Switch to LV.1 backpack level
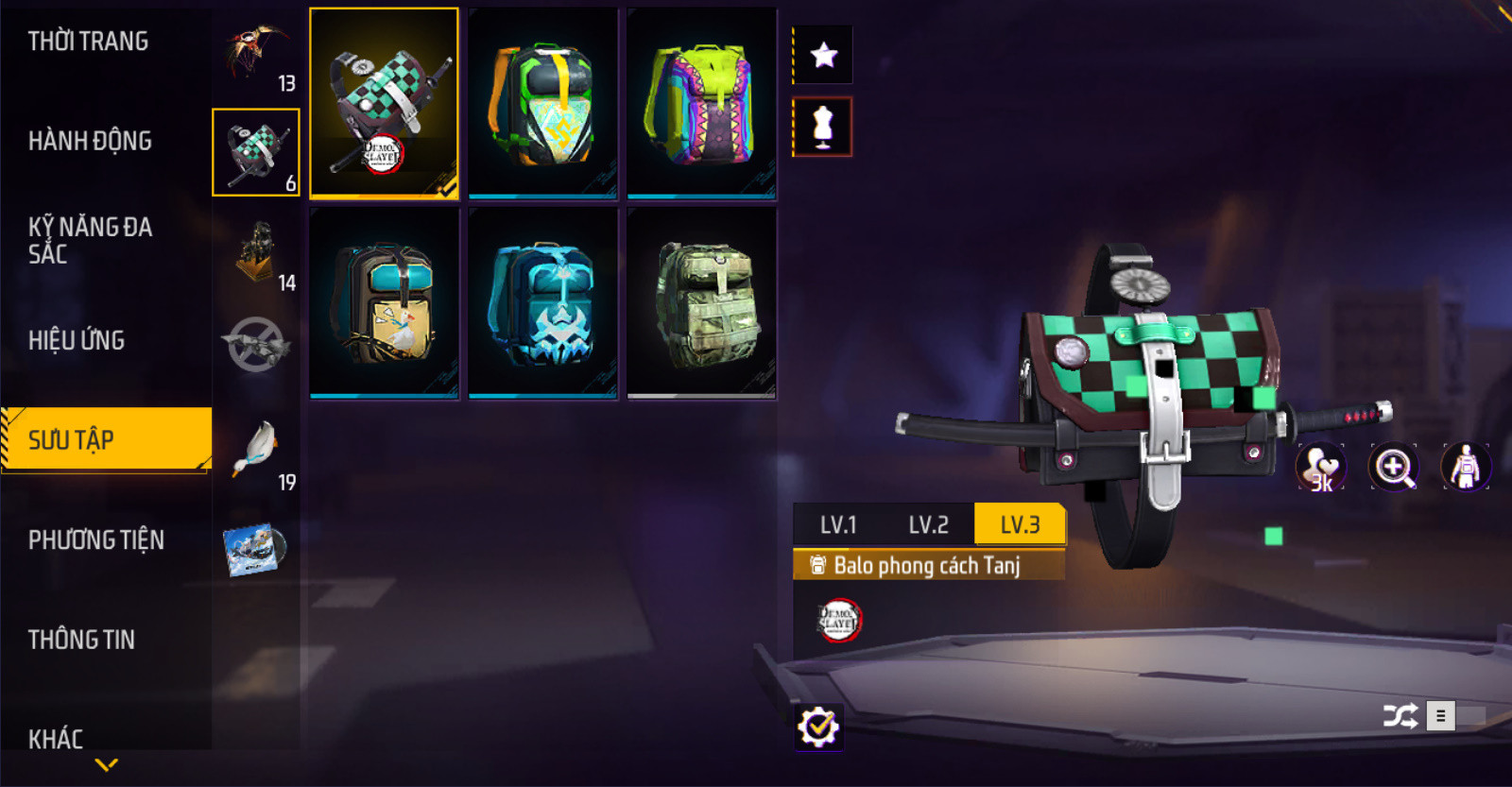 point(837,525)
